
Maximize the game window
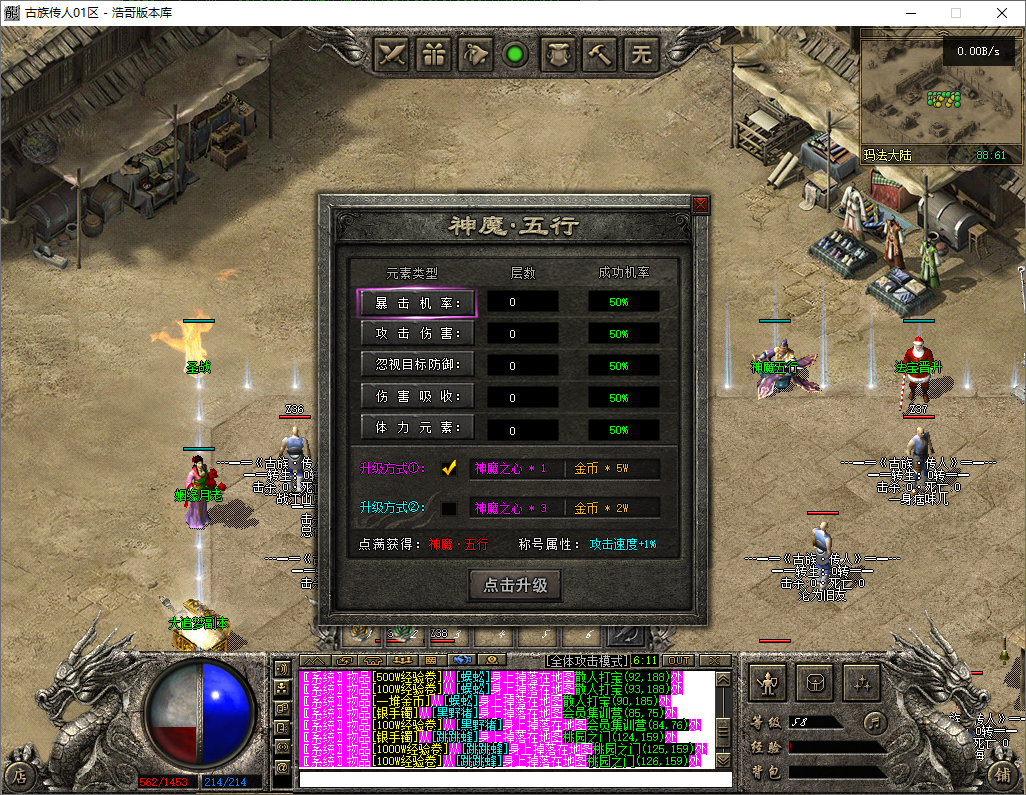[x=955, y=13]
